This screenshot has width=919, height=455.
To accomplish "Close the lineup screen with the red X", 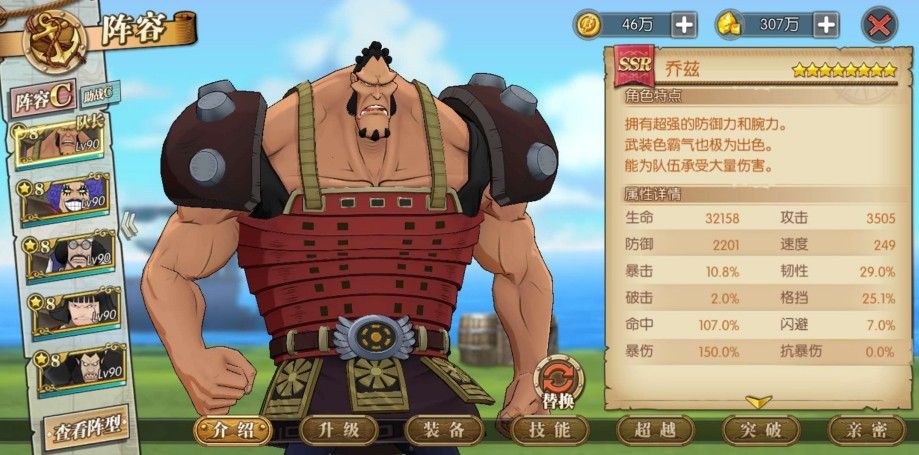I will 877,25.
